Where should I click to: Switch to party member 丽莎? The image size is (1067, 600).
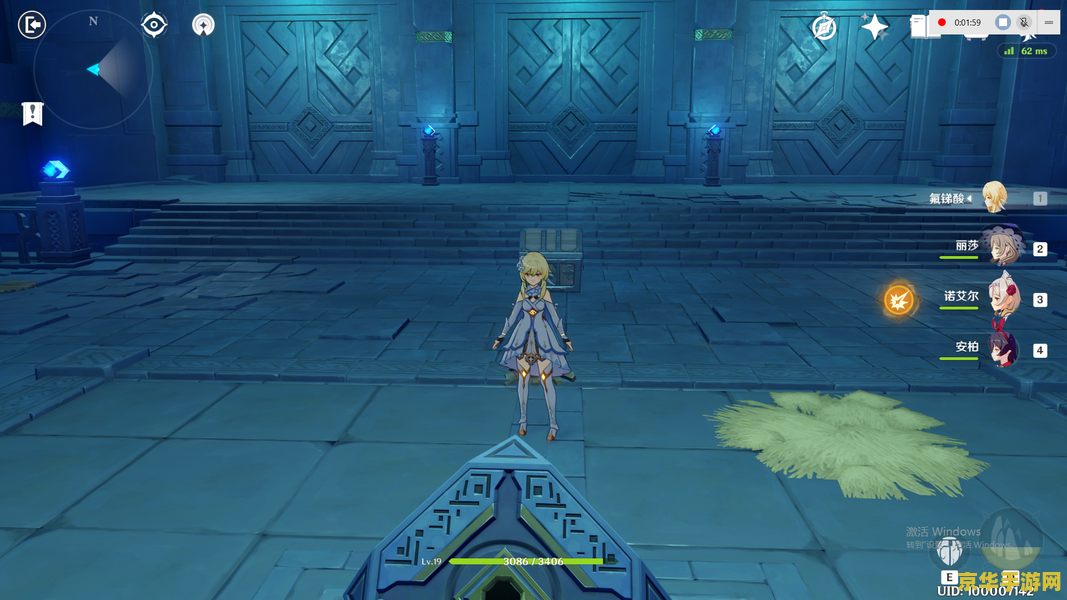tap(998, 247)
